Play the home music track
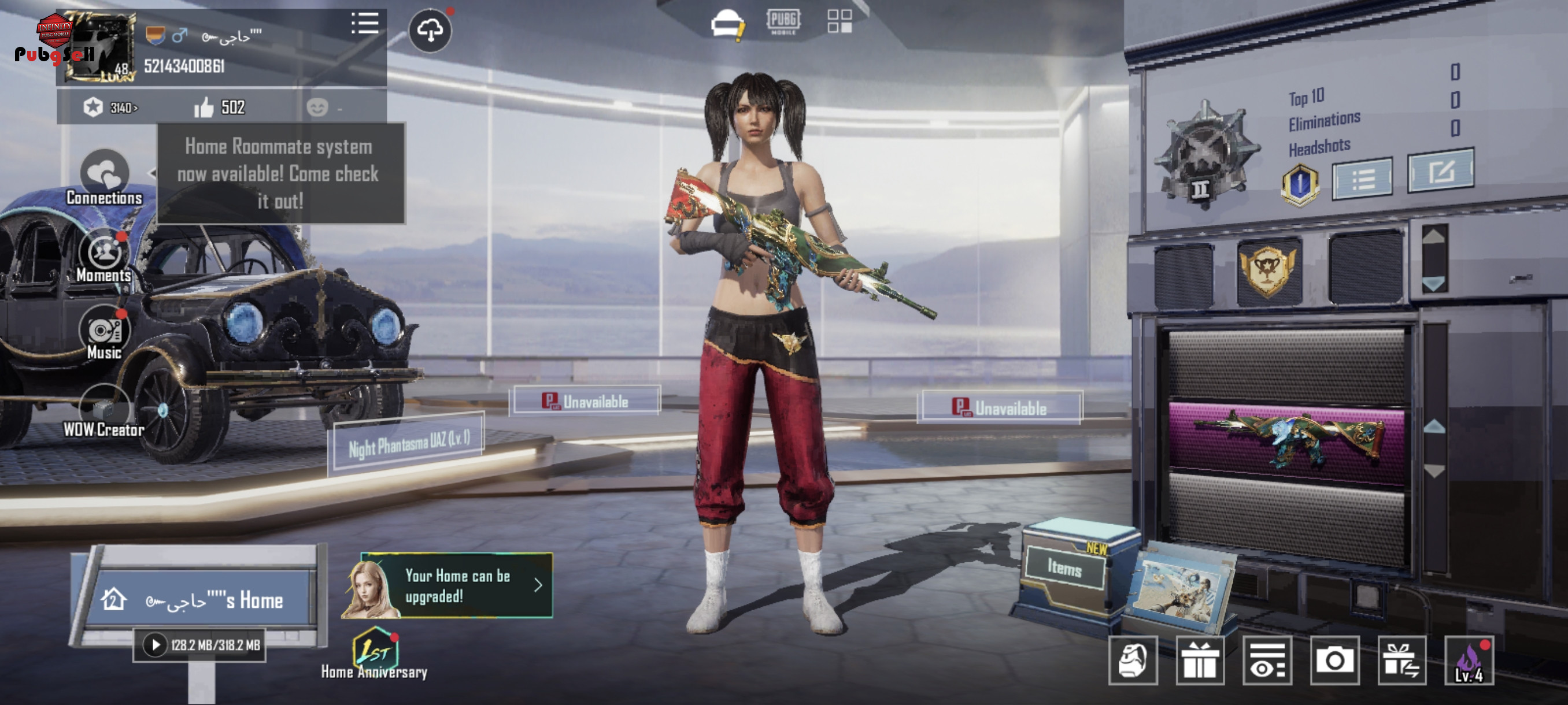This screenshot has height=705, width=1568. 155,645
